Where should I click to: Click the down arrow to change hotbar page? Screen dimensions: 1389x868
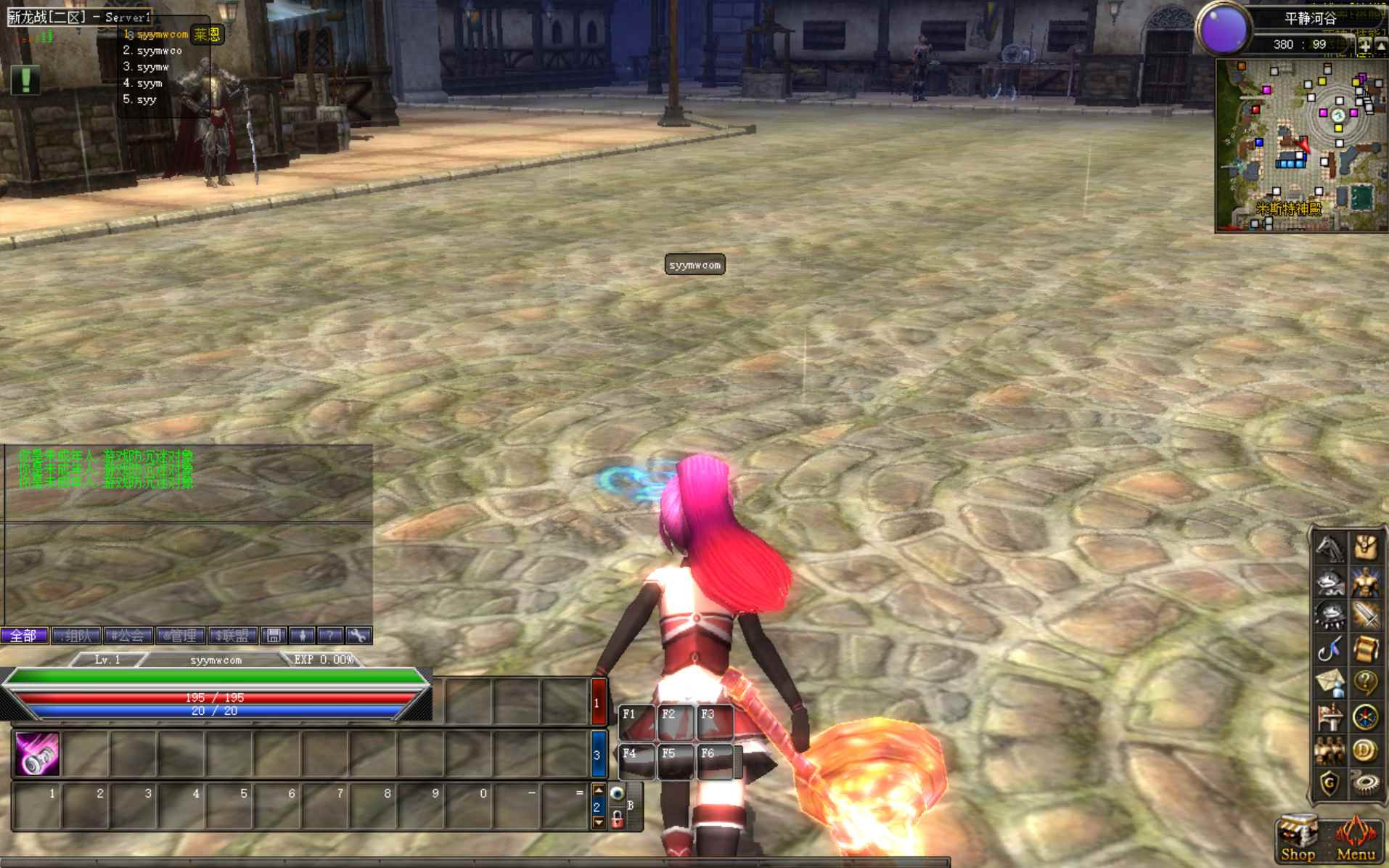(x=599, y=822)
